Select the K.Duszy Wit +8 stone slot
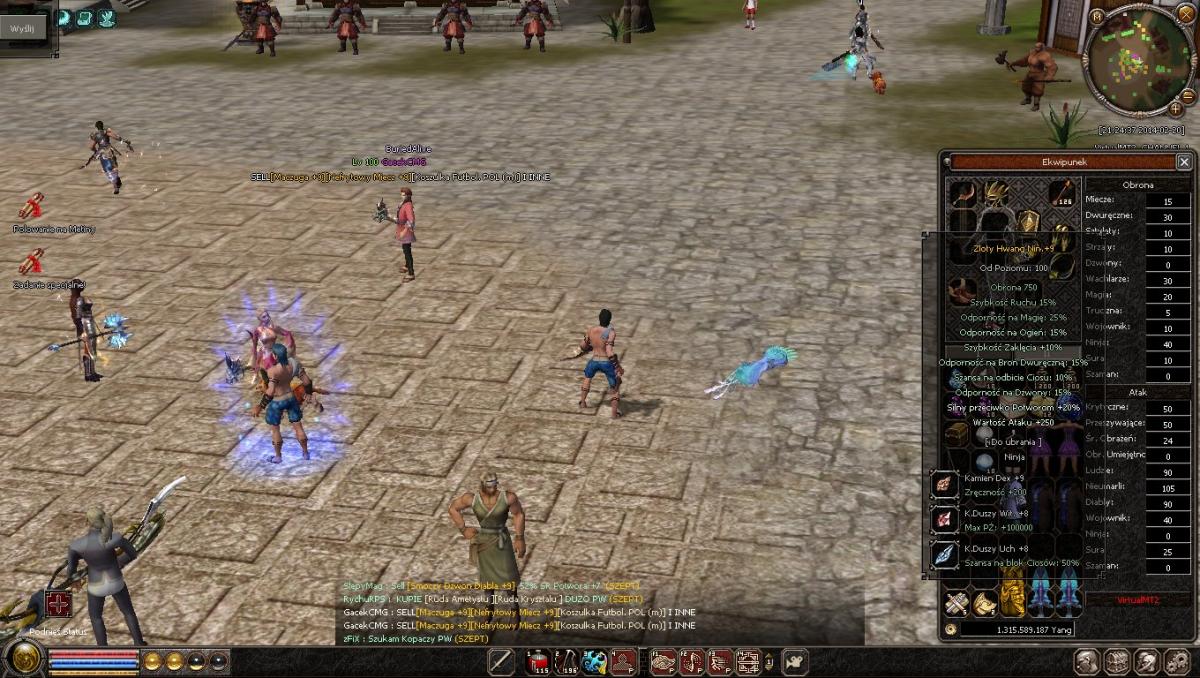 click(x=945, y=519)
